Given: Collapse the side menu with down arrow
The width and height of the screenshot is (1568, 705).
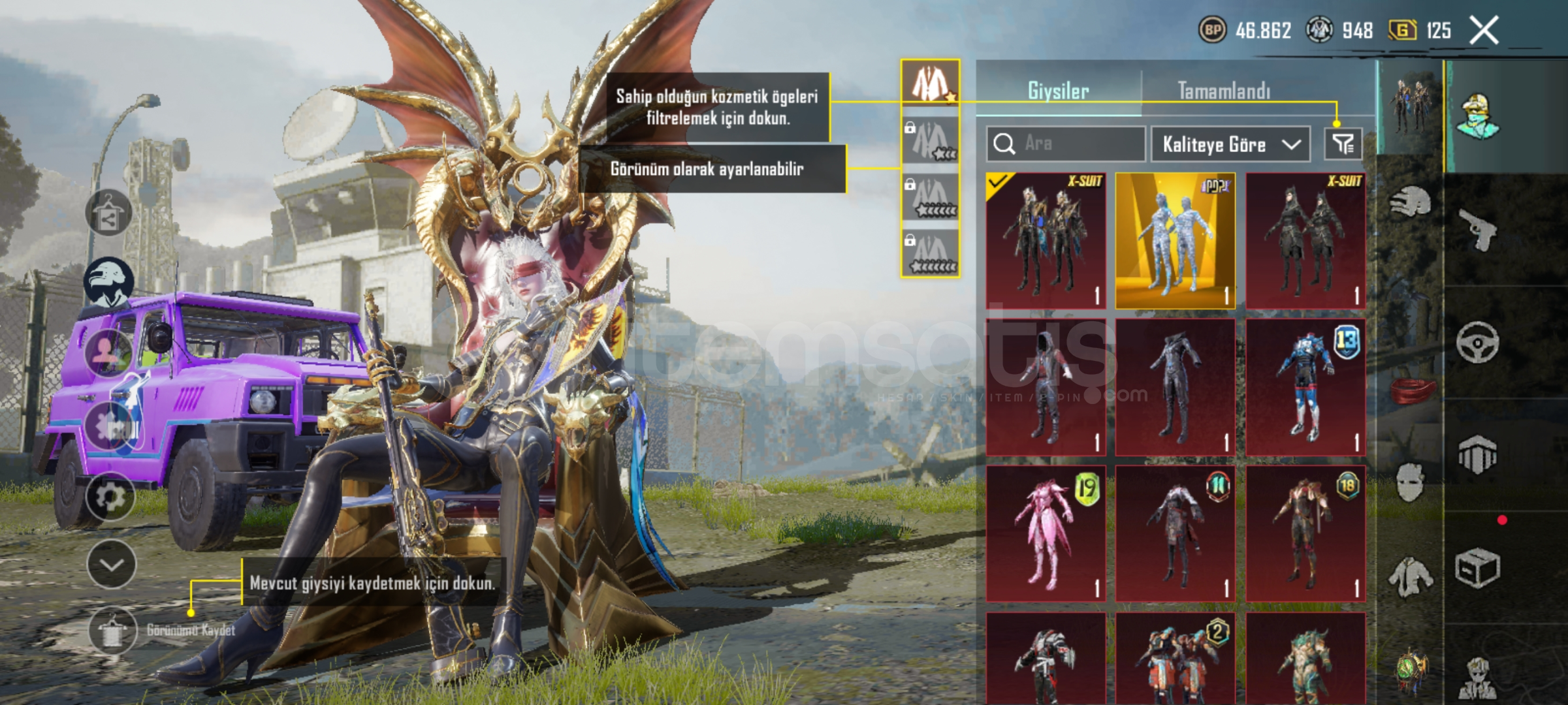Looking at the screenshot, I should (x=111, y=565).
